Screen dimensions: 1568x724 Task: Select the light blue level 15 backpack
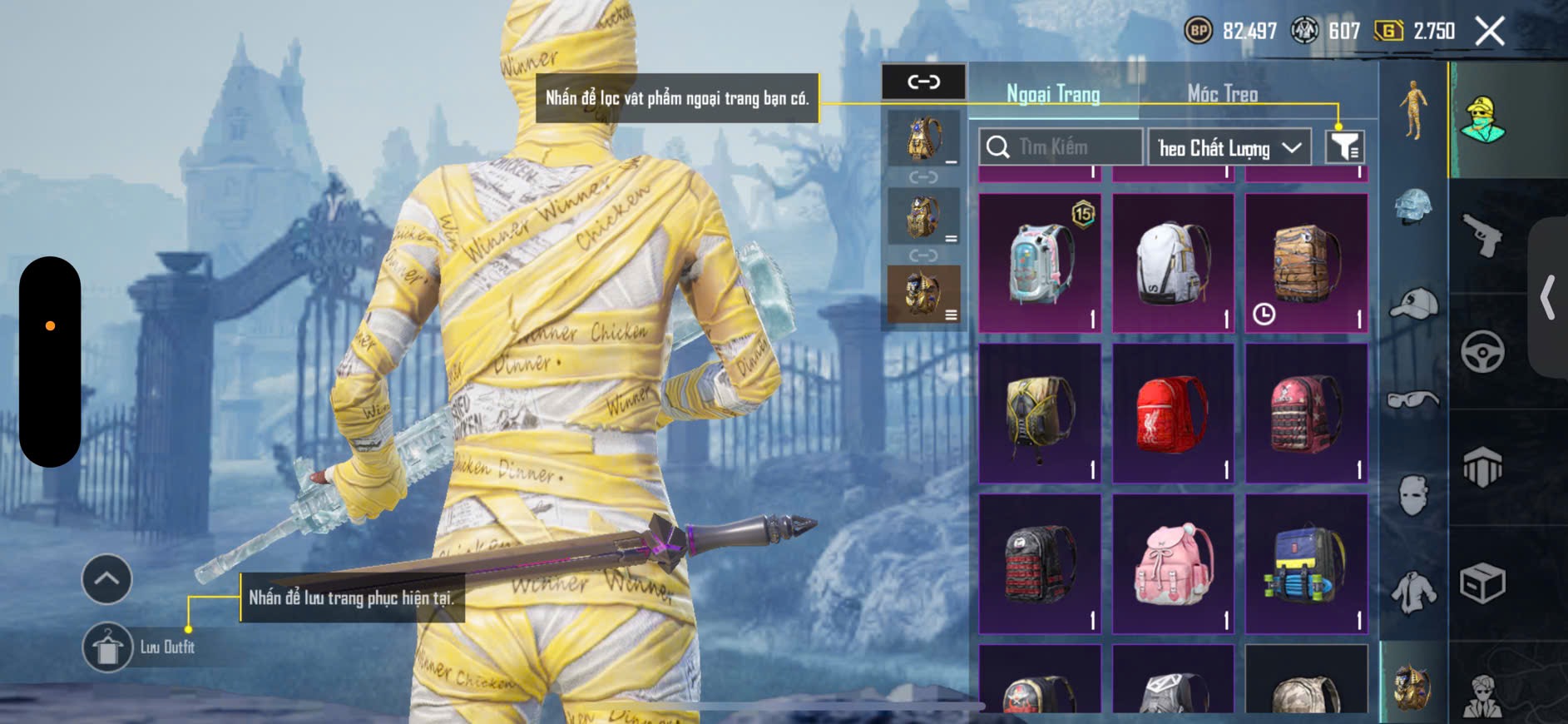point(1040,263)
